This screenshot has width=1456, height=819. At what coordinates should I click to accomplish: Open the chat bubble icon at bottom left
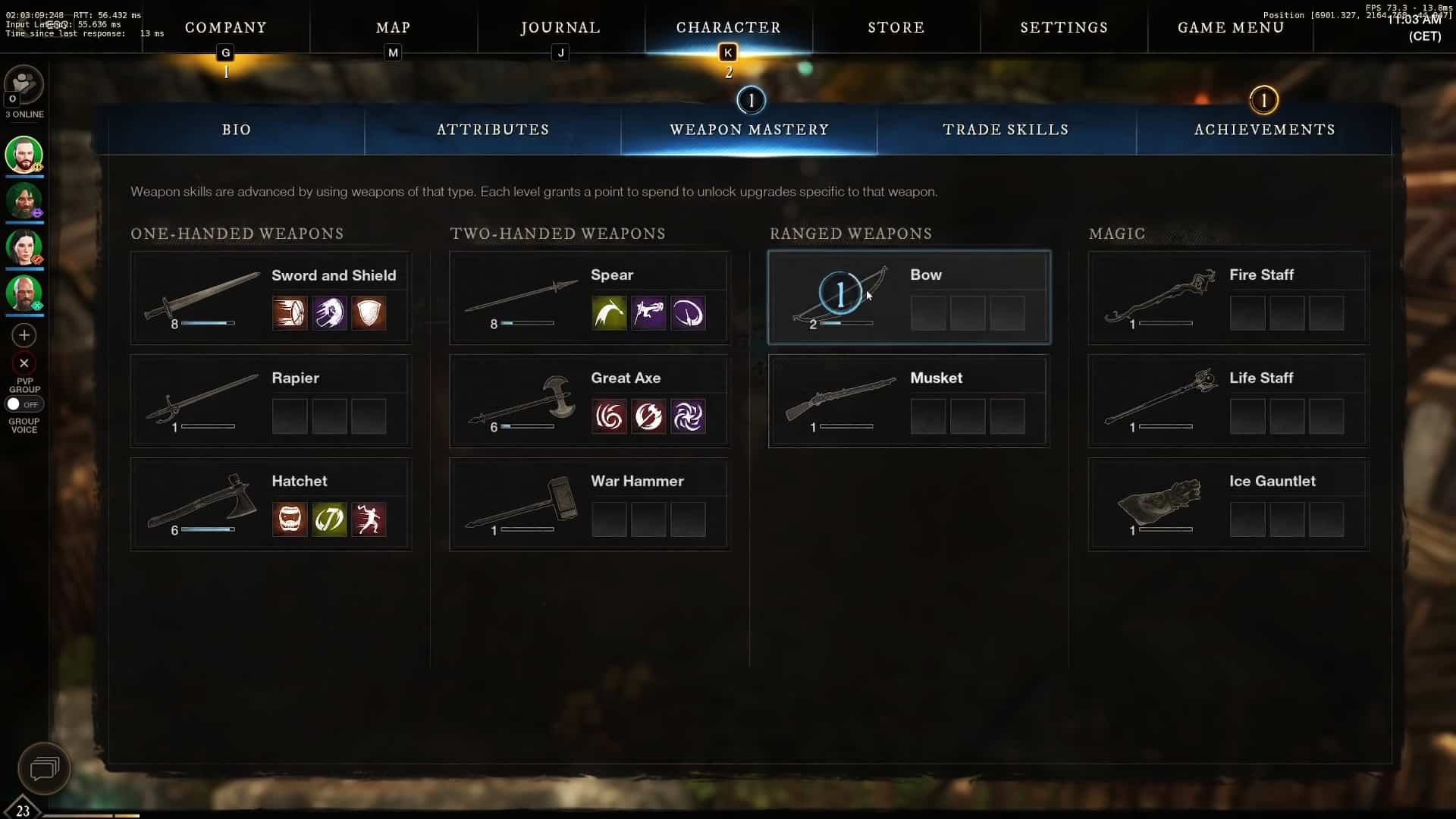(43, 768)
